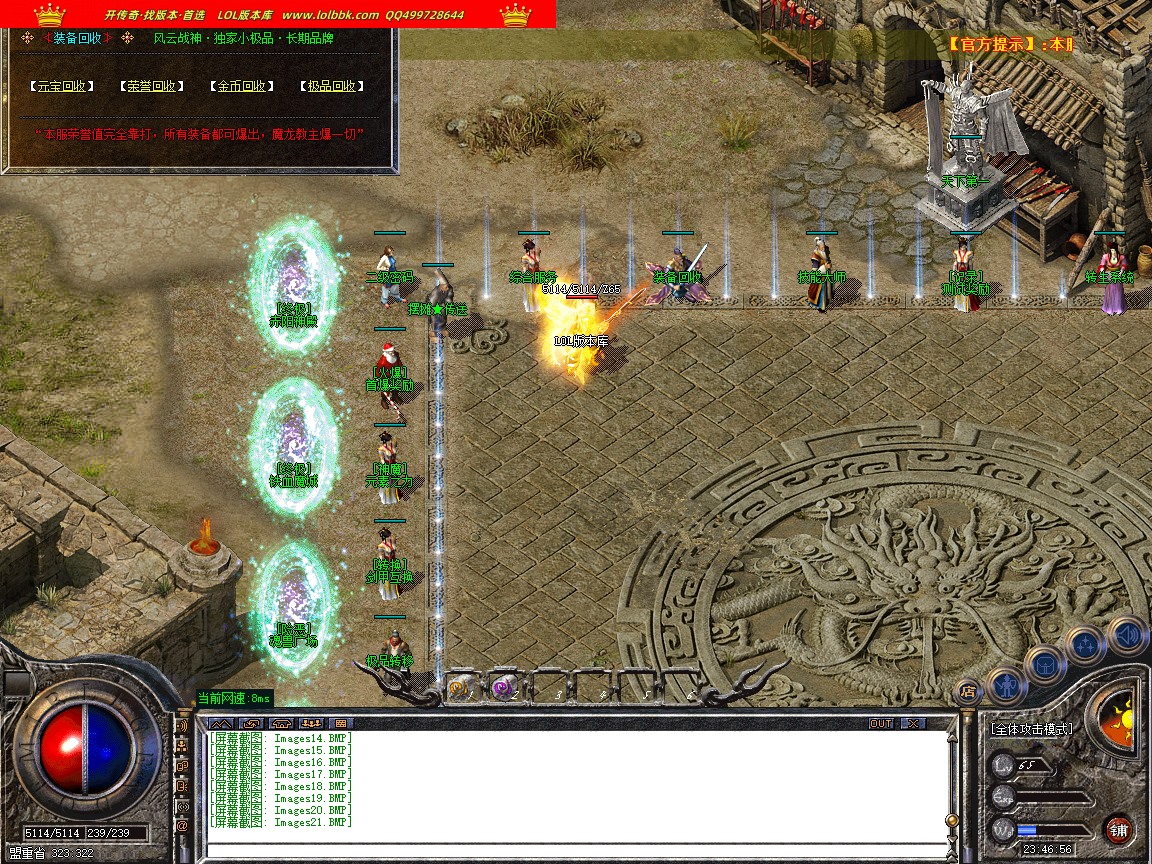Click the www.lolbbk.com banner link
This screenshot has height=864, width=1152.
pos(330,15)
